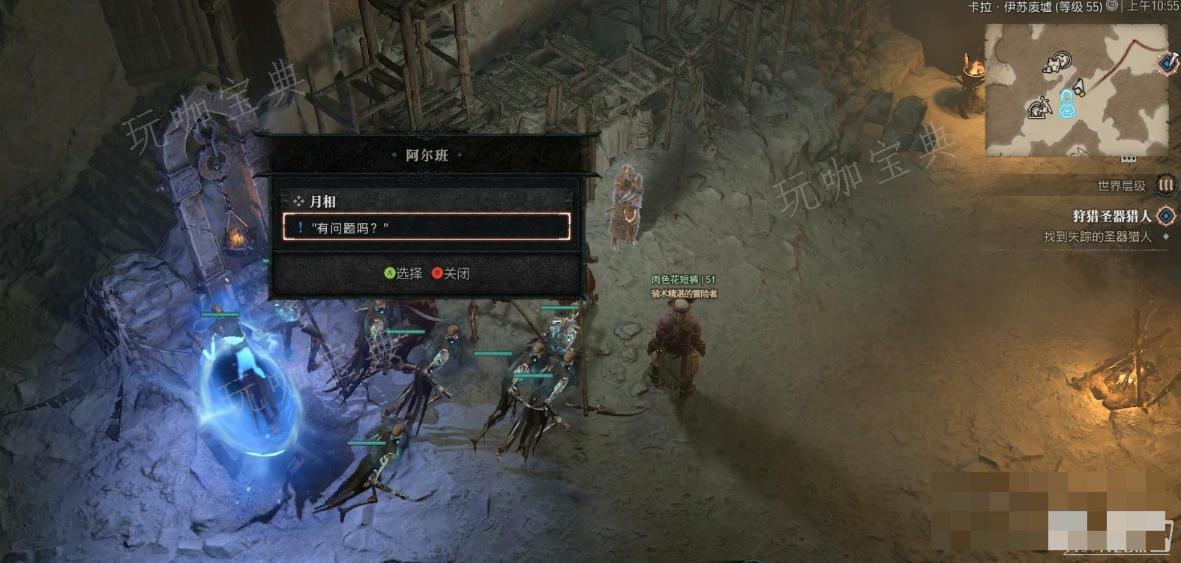This screenshot has height=563, width=1181.
Task: Choose the "有问题吗？" dialogue option
Action: pyautogui.click(x=426, y=227)
